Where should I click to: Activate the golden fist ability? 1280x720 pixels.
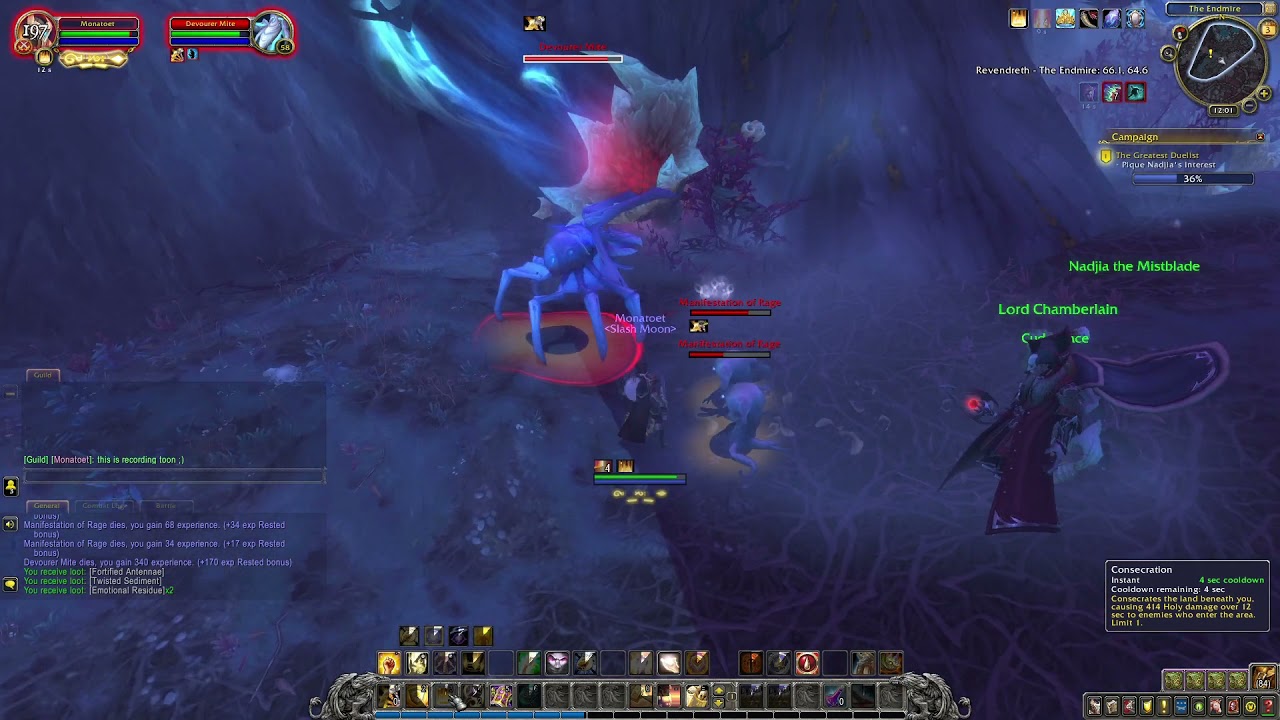(x=389, y=662)
